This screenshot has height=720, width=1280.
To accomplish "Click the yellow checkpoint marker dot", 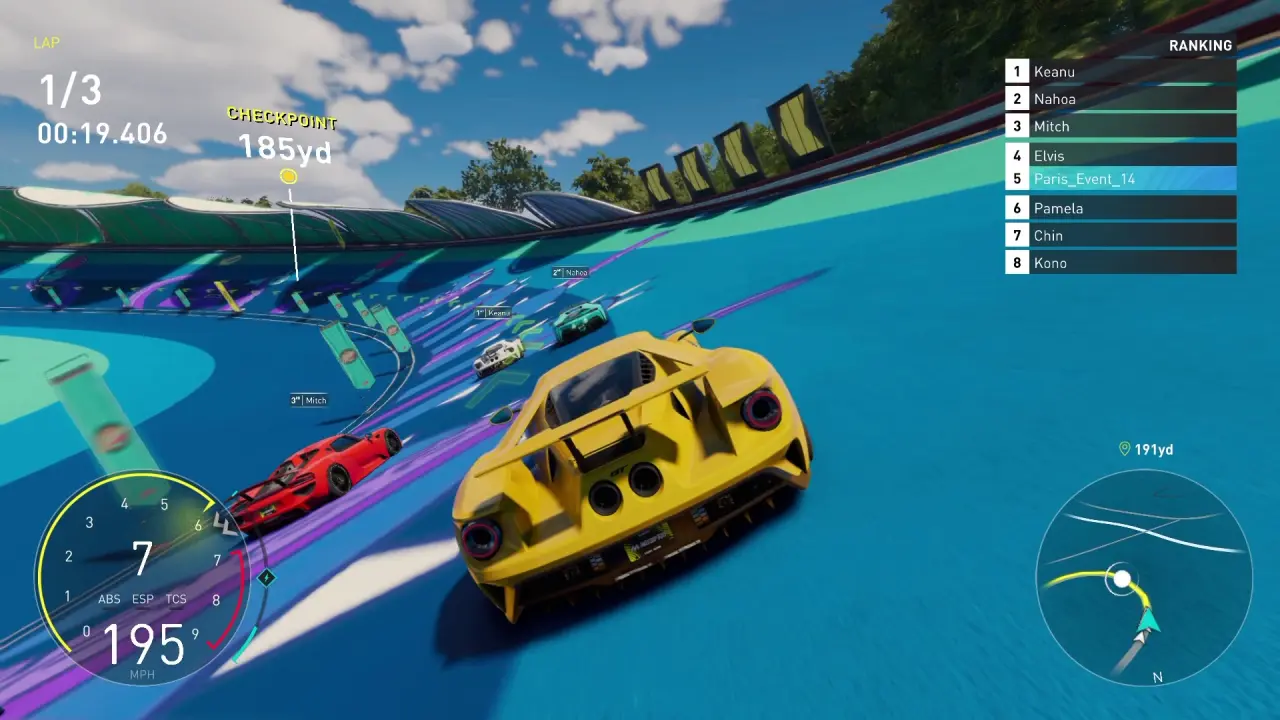I will [x=288, y=177].
